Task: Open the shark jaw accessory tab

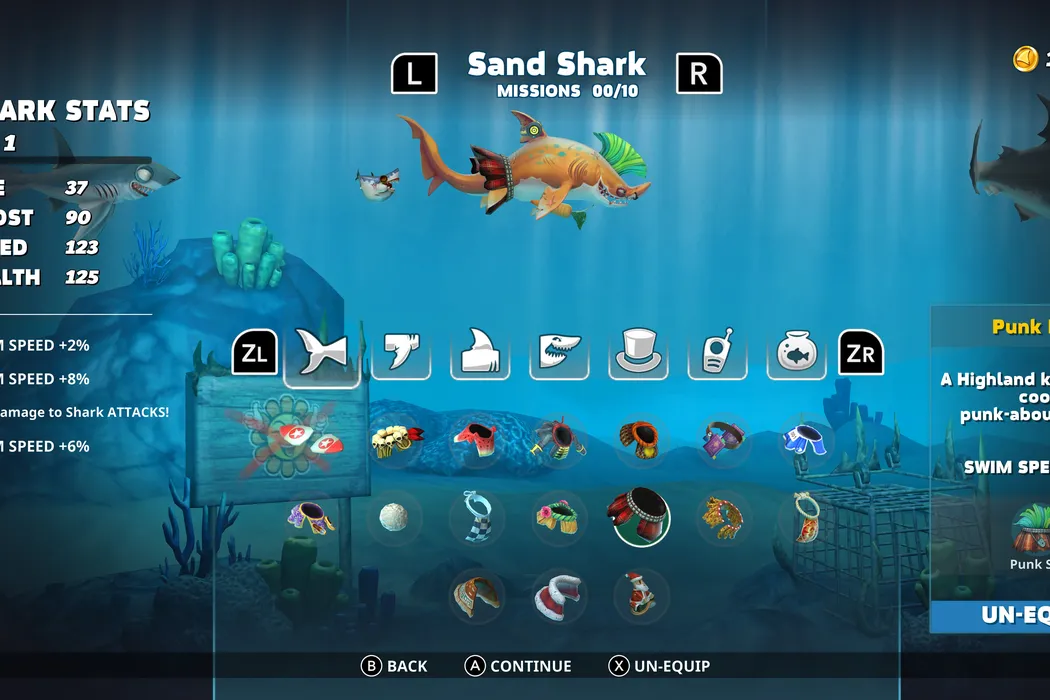Action: 559,354
